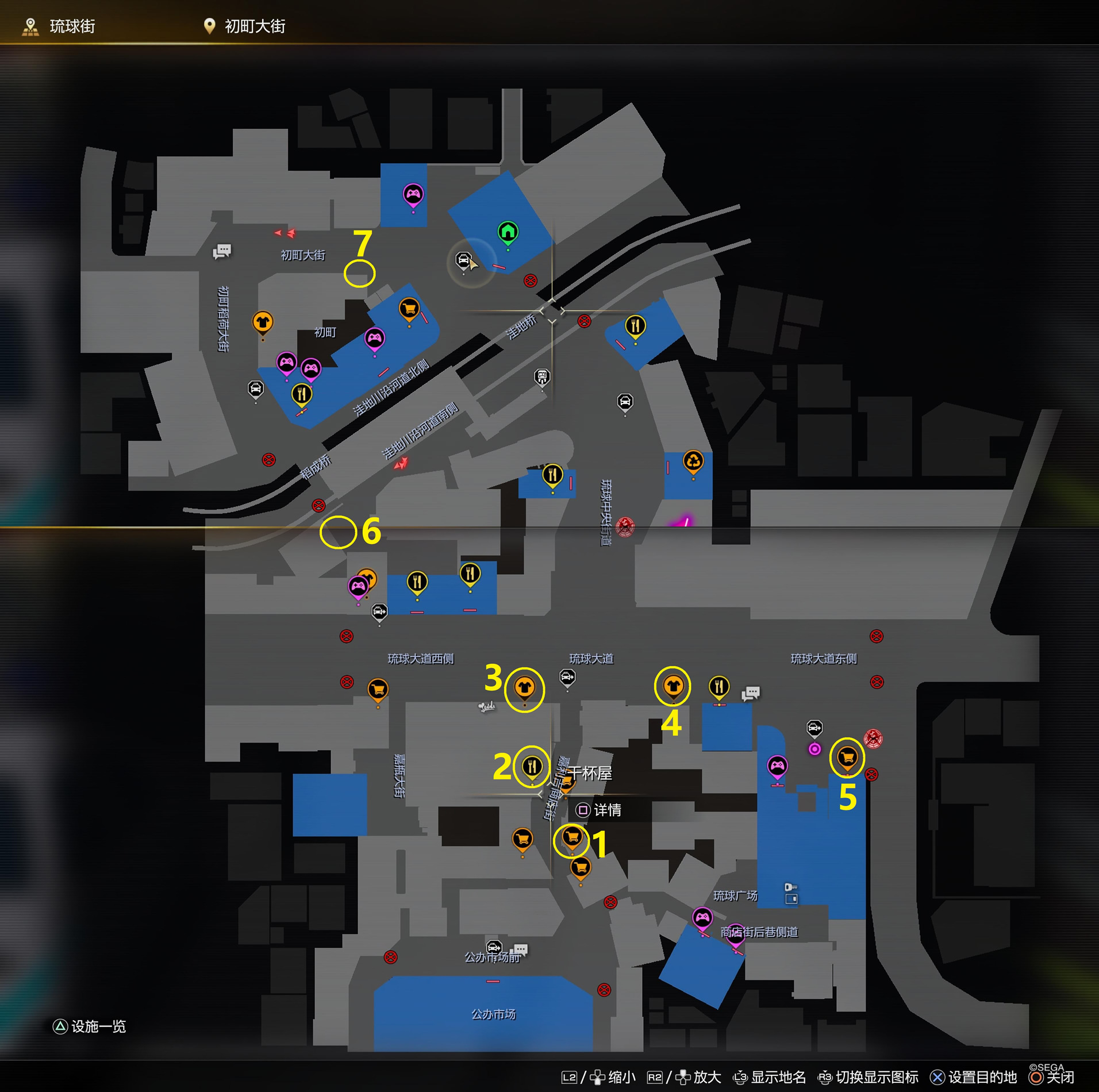1099x1092 pixels.
Task: Pick the clothing shop marker circled as 4
Action: 673,686
